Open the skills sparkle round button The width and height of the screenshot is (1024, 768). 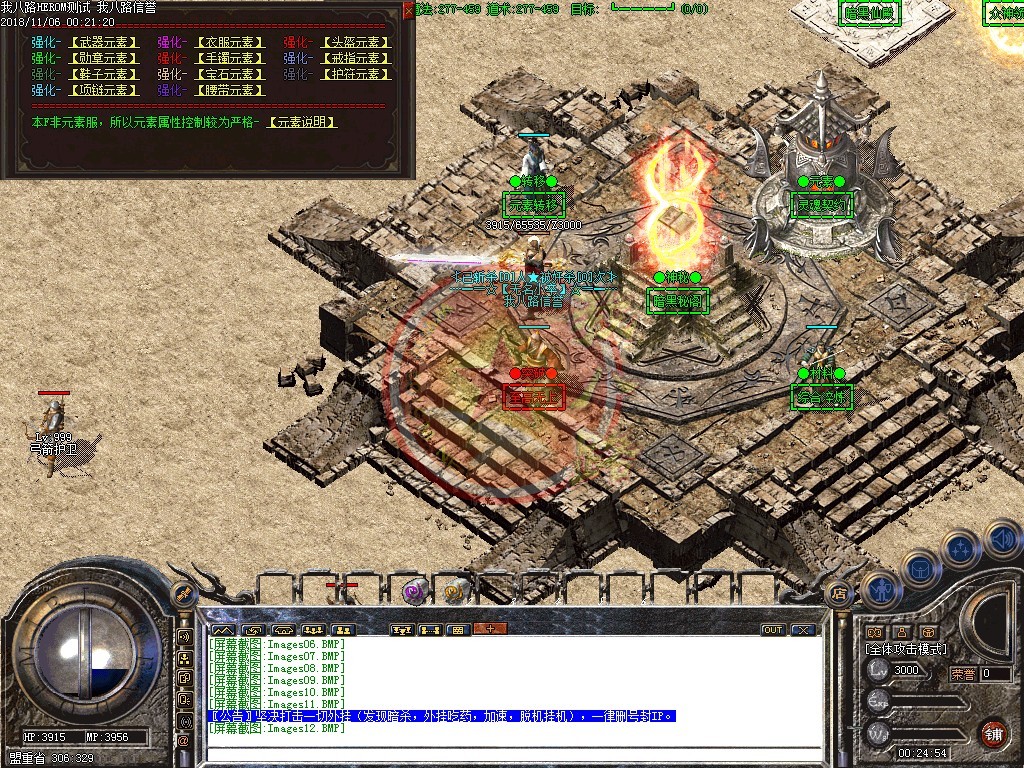tap(960, 548)
